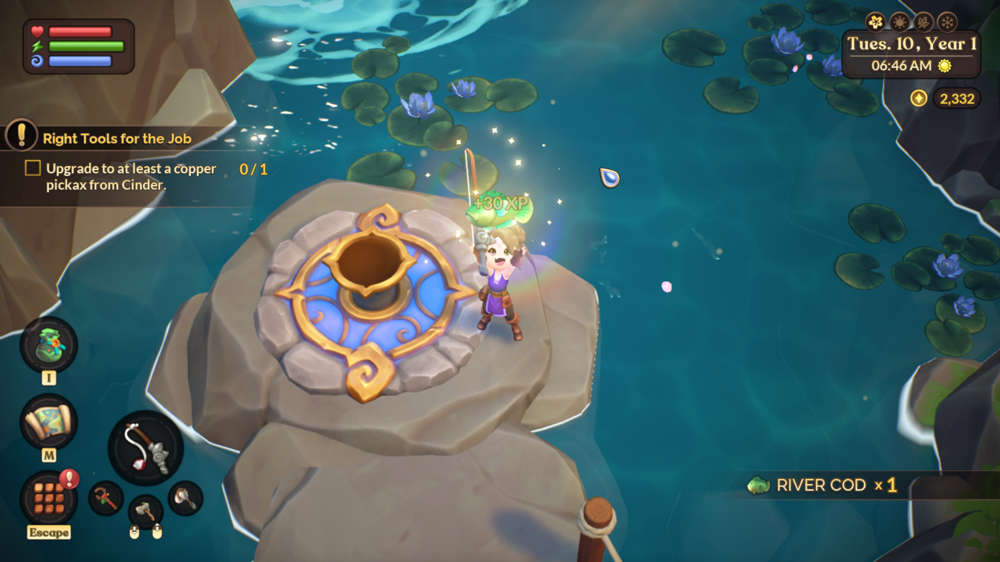Viewport: 1000px width, 562px height.
Task: Click the winter snowflake season icon
Action: [946, 21]
